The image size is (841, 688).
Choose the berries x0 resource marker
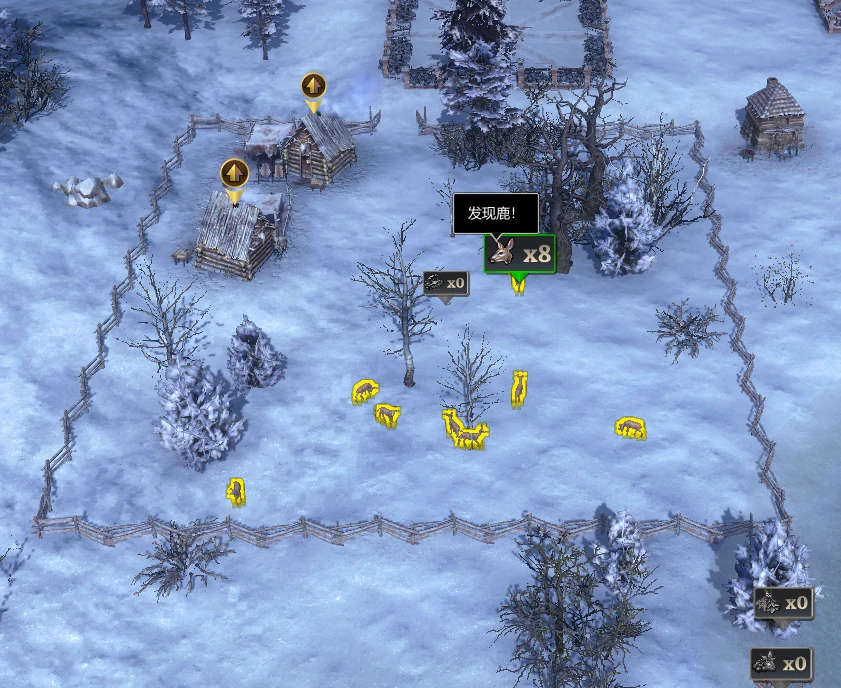[782, 663]
